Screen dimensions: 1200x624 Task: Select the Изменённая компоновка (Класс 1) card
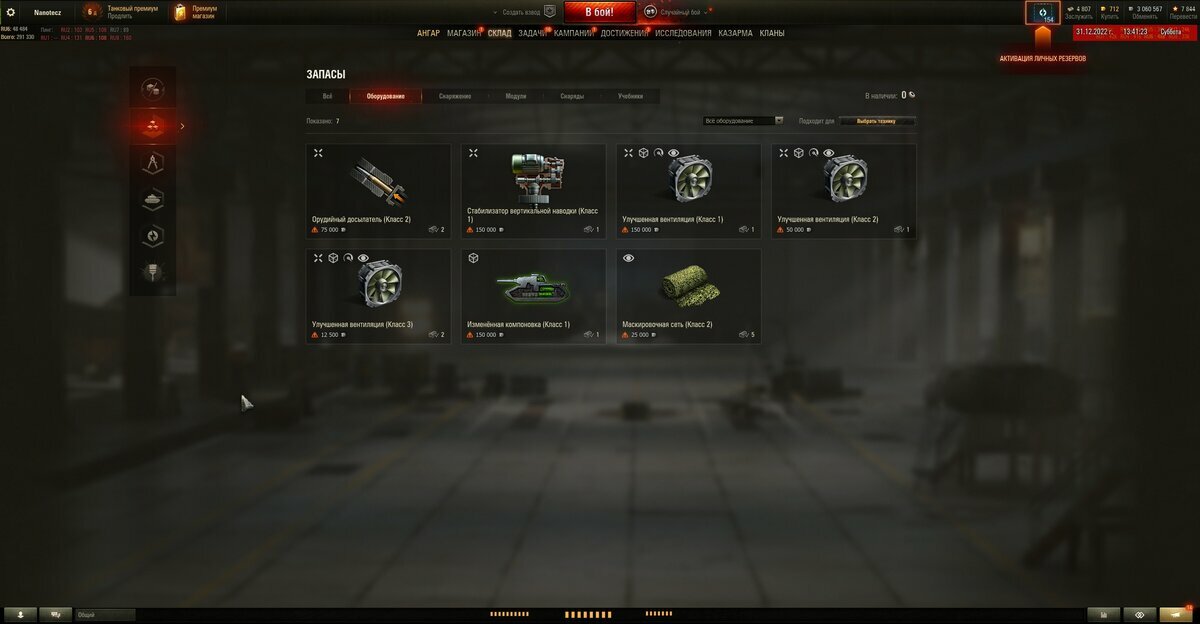tap(533, 296)
